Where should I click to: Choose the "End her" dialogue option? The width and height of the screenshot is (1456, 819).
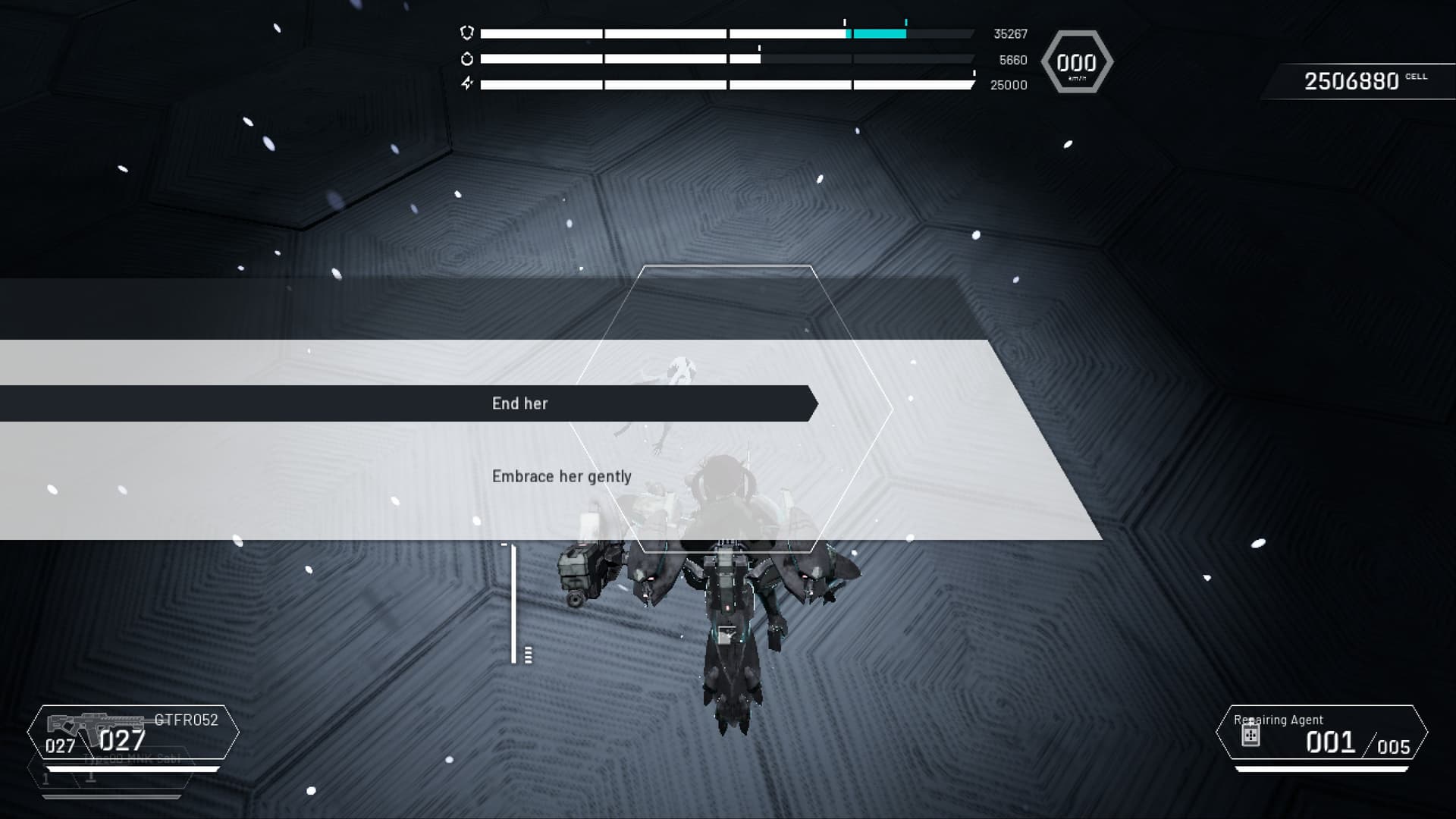(520, 403)
